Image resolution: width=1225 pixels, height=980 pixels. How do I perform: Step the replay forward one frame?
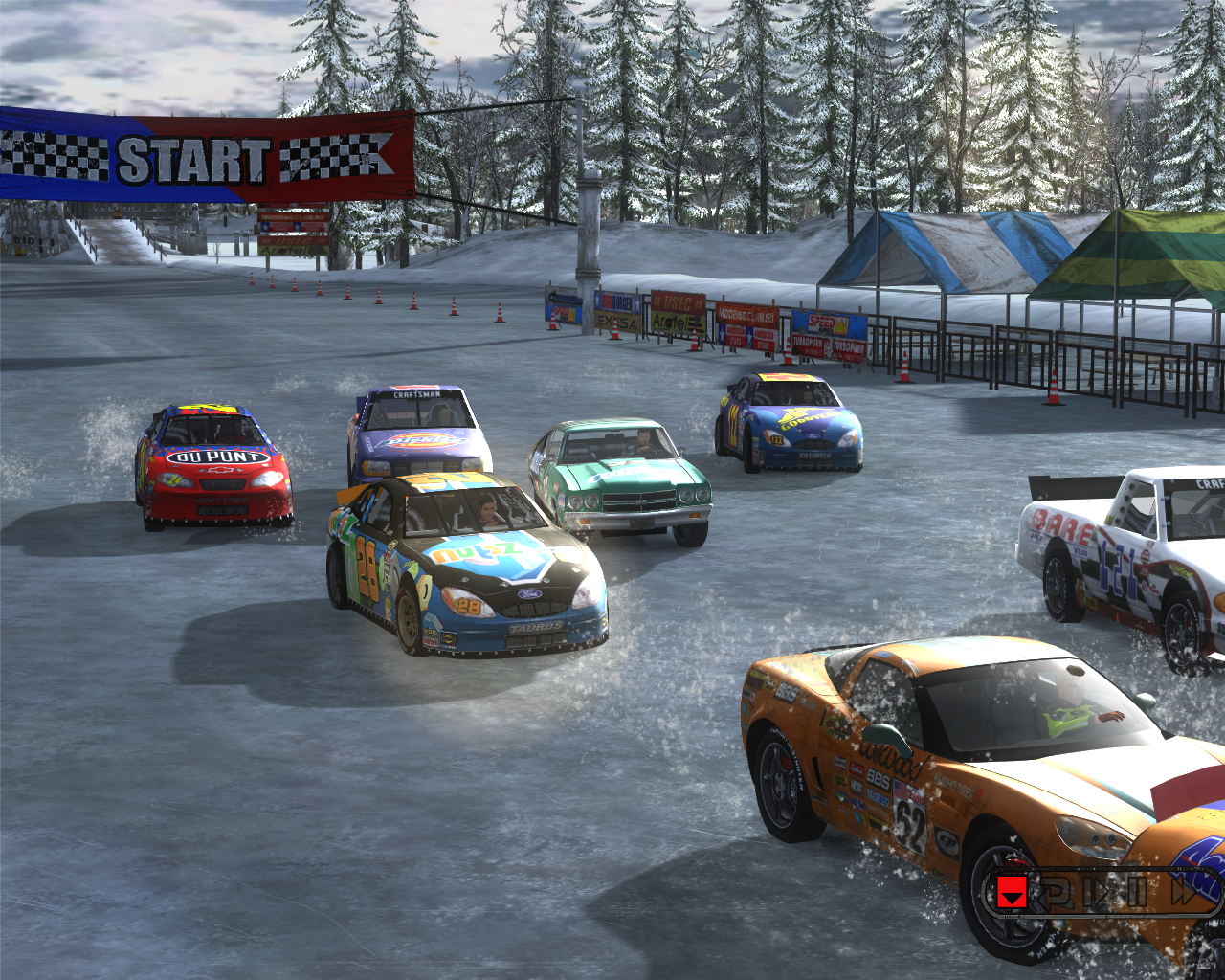click(1097, 892)
